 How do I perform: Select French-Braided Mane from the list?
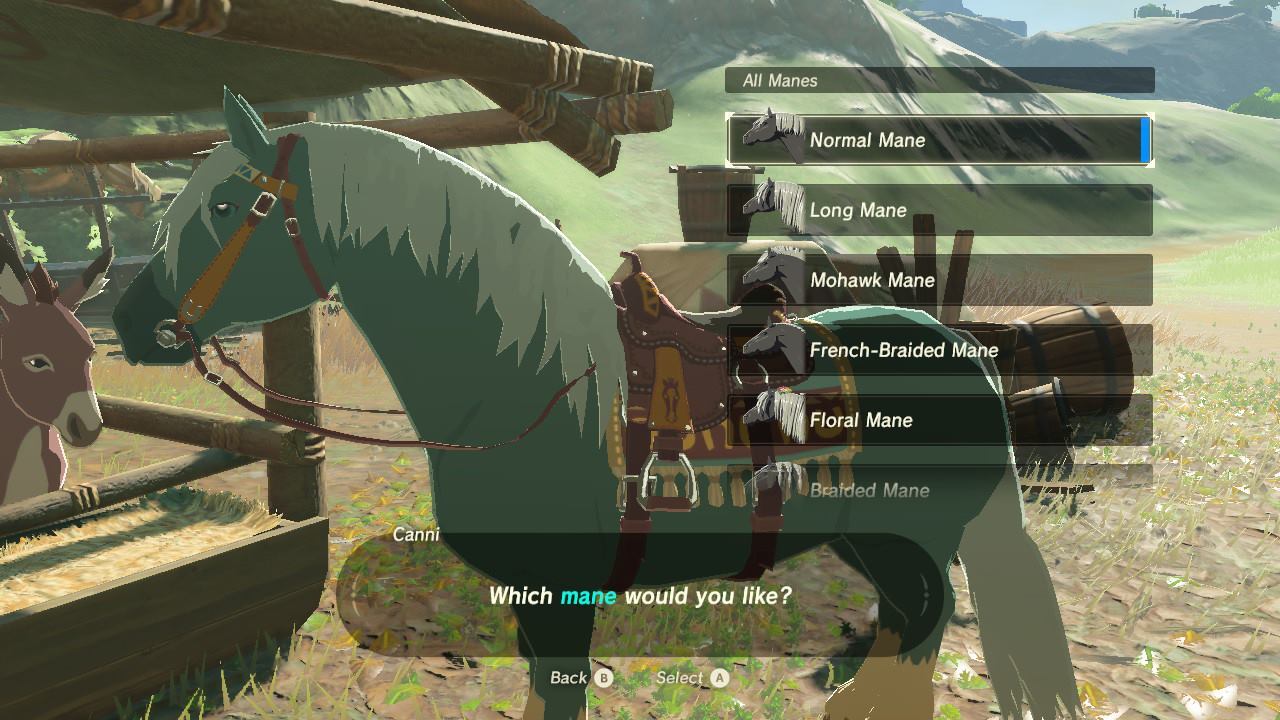click(938, 350)
